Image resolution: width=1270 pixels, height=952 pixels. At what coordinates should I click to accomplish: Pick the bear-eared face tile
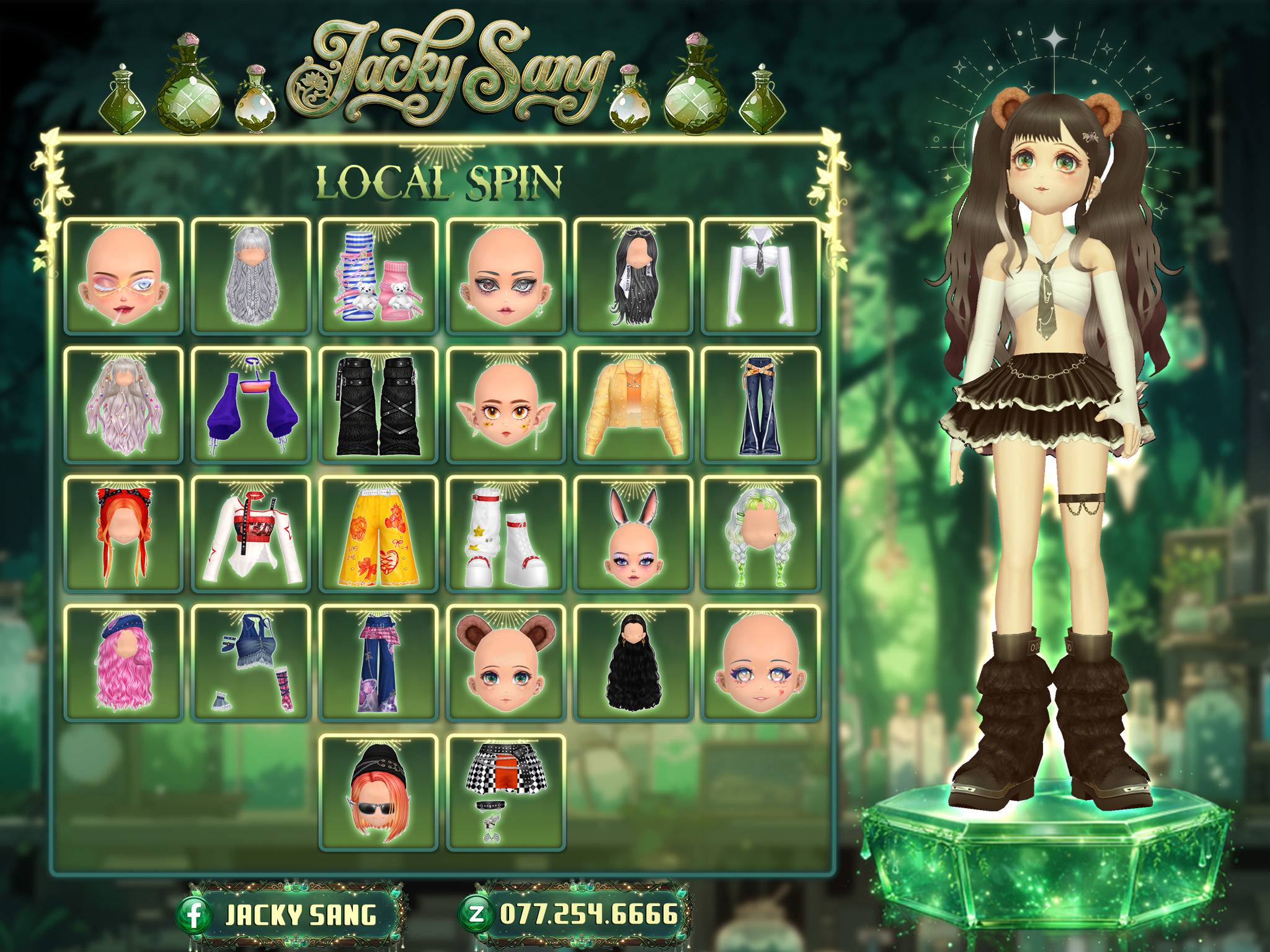point(506,663)
